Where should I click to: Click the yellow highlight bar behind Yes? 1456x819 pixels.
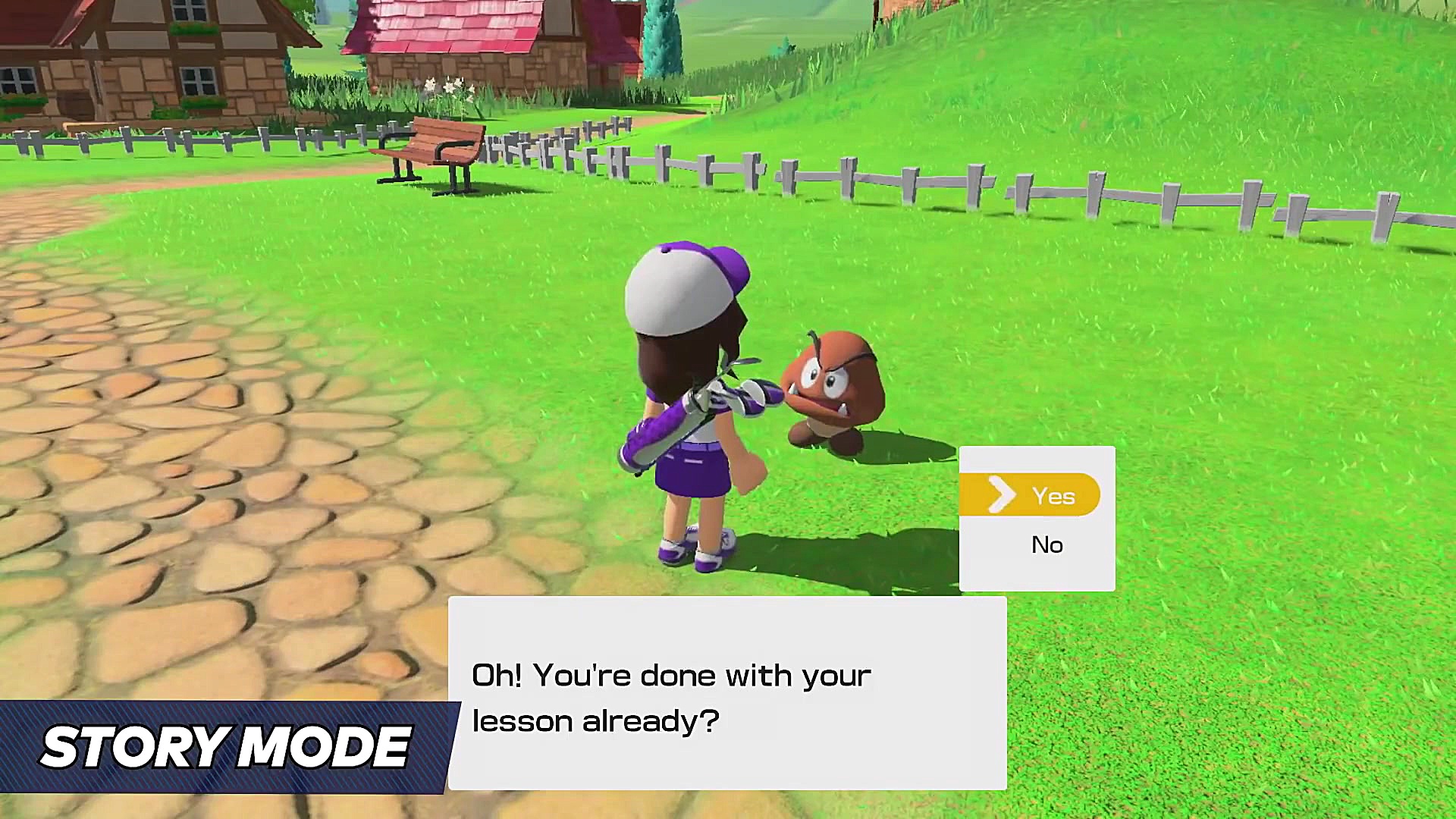point(1028,494)
